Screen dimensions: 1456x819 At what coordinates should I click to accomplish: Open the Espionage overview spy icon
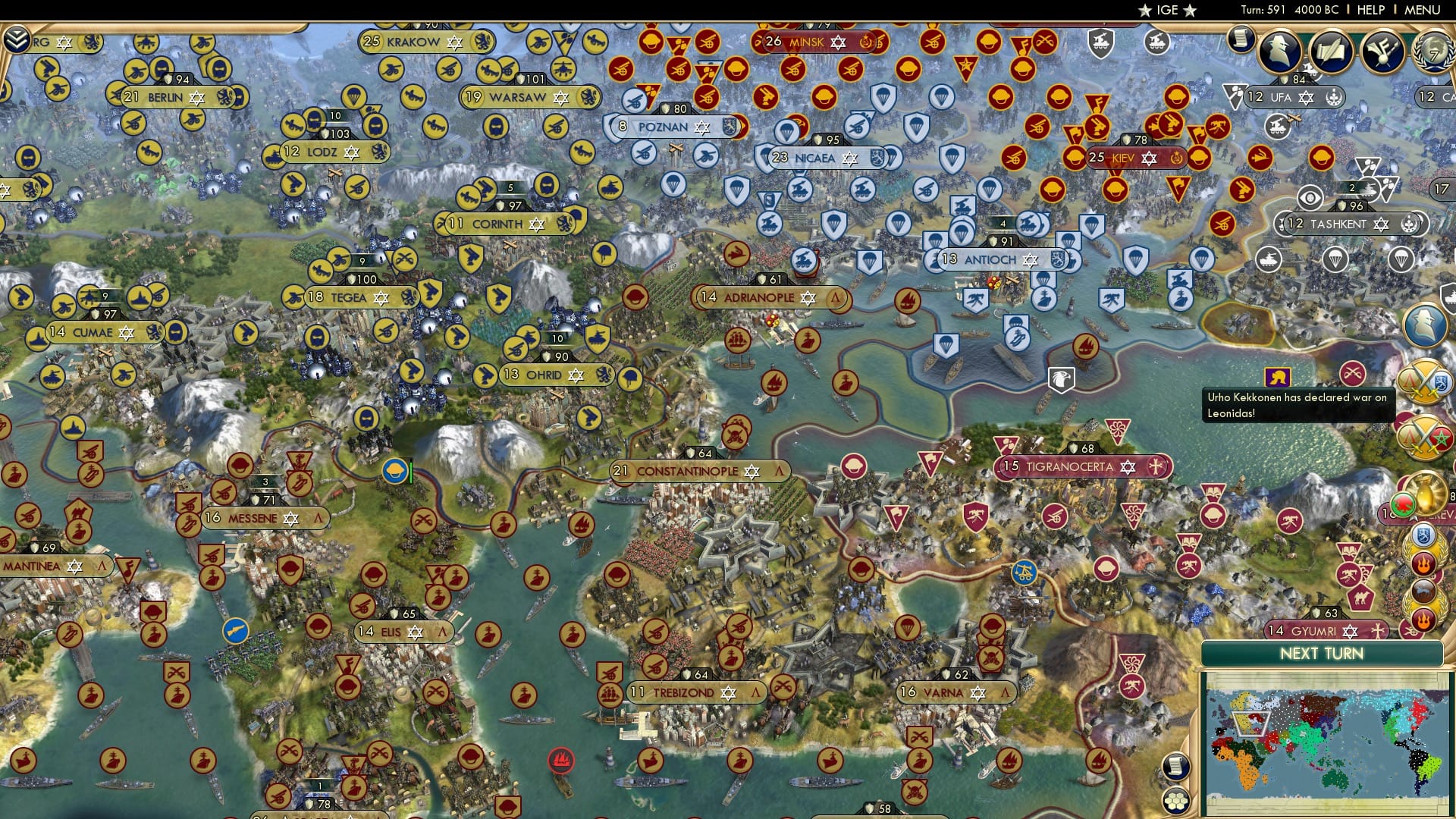[1279, 52]
